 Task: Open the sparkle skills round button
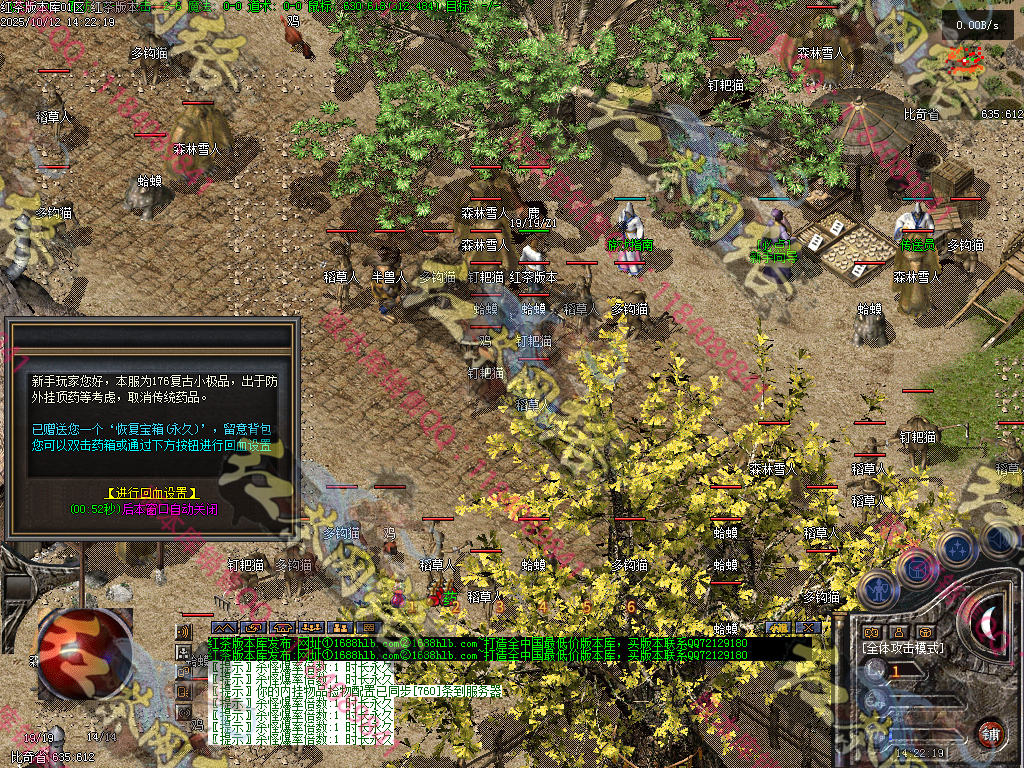(x=957, y=549)
